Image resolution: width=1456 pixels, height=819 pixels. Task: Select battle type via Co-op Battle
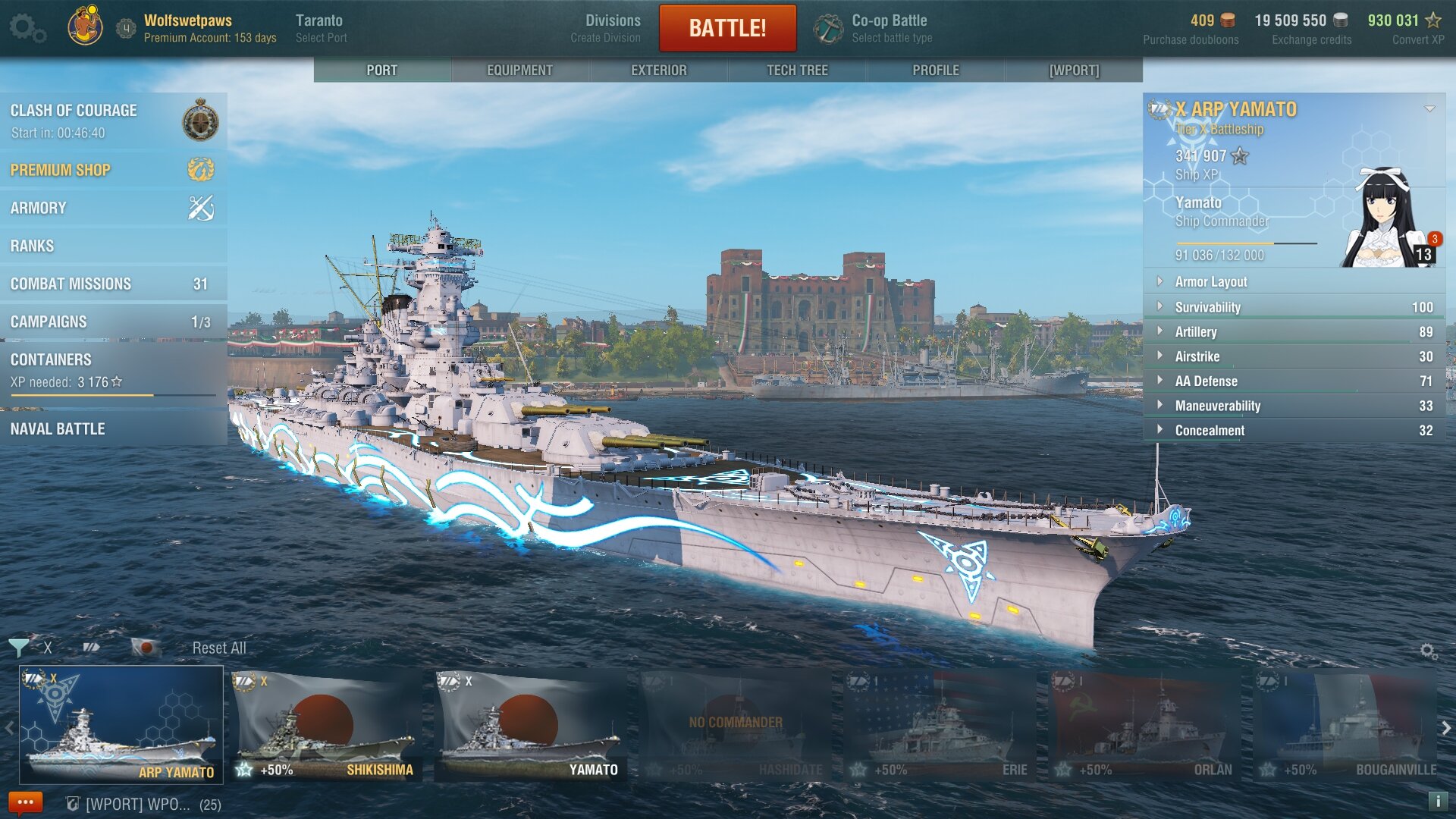click(x=889, y=28)
